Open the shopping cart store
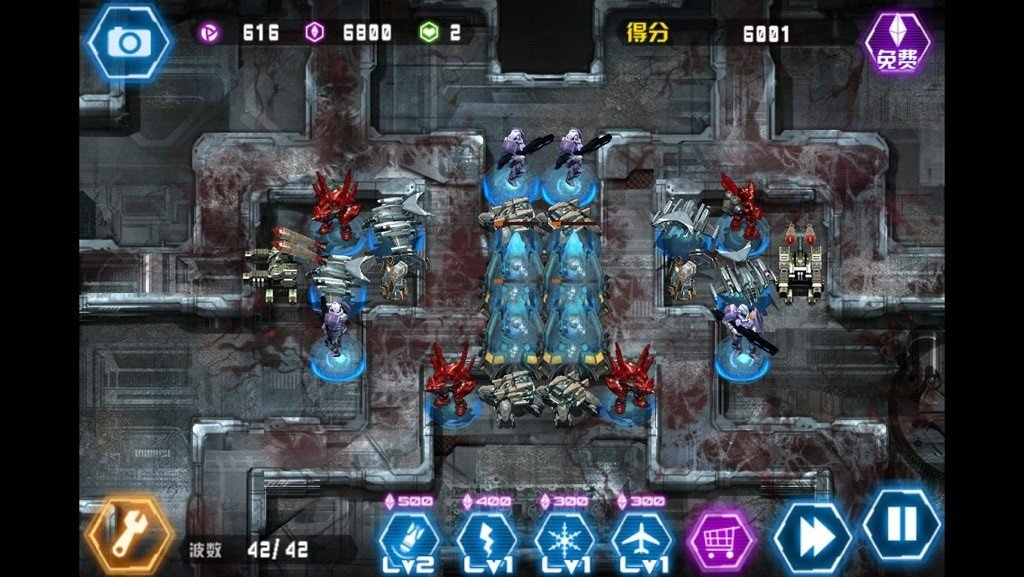Screen dimensions: 1024x577 [x=723, y=539]
